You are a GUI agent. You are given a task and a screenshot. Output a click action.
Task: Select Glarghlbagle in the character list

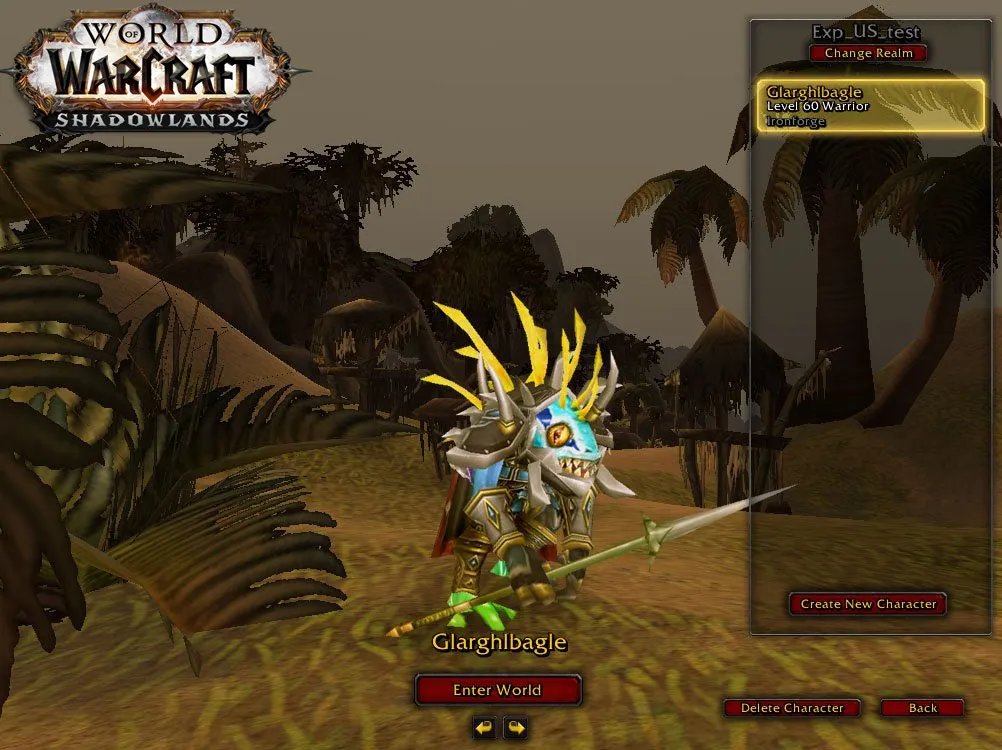[869, 106]
